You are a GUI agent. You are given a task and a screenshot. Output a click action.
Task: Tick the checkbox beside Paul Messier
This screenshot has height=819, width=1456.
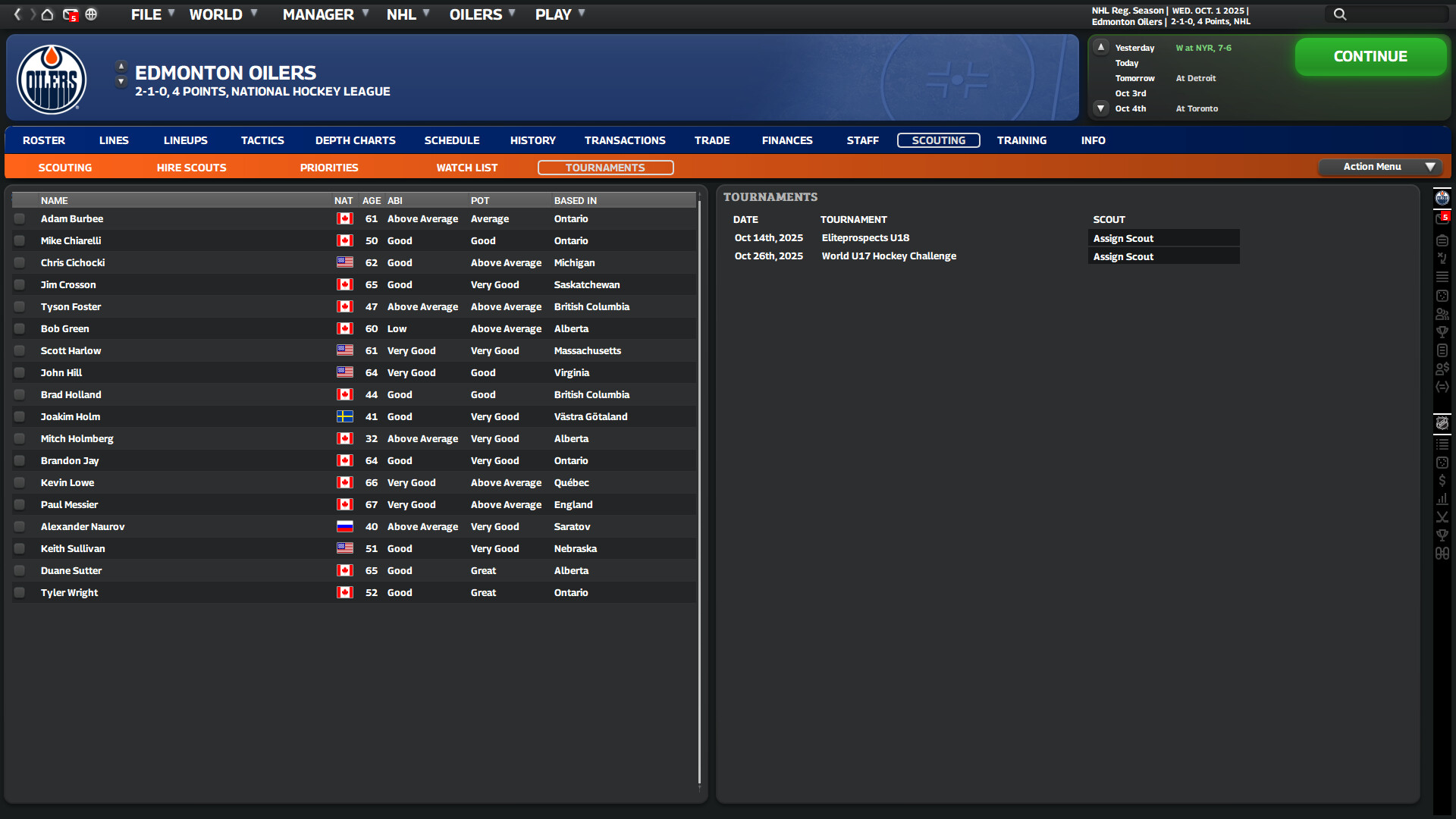pyautogui.click(x=19, y=504)
